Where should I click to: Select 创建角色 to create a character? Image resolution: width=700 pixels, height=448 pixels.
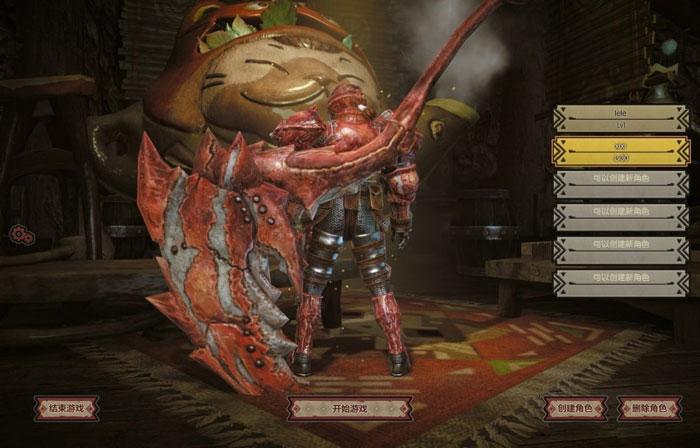575,408
